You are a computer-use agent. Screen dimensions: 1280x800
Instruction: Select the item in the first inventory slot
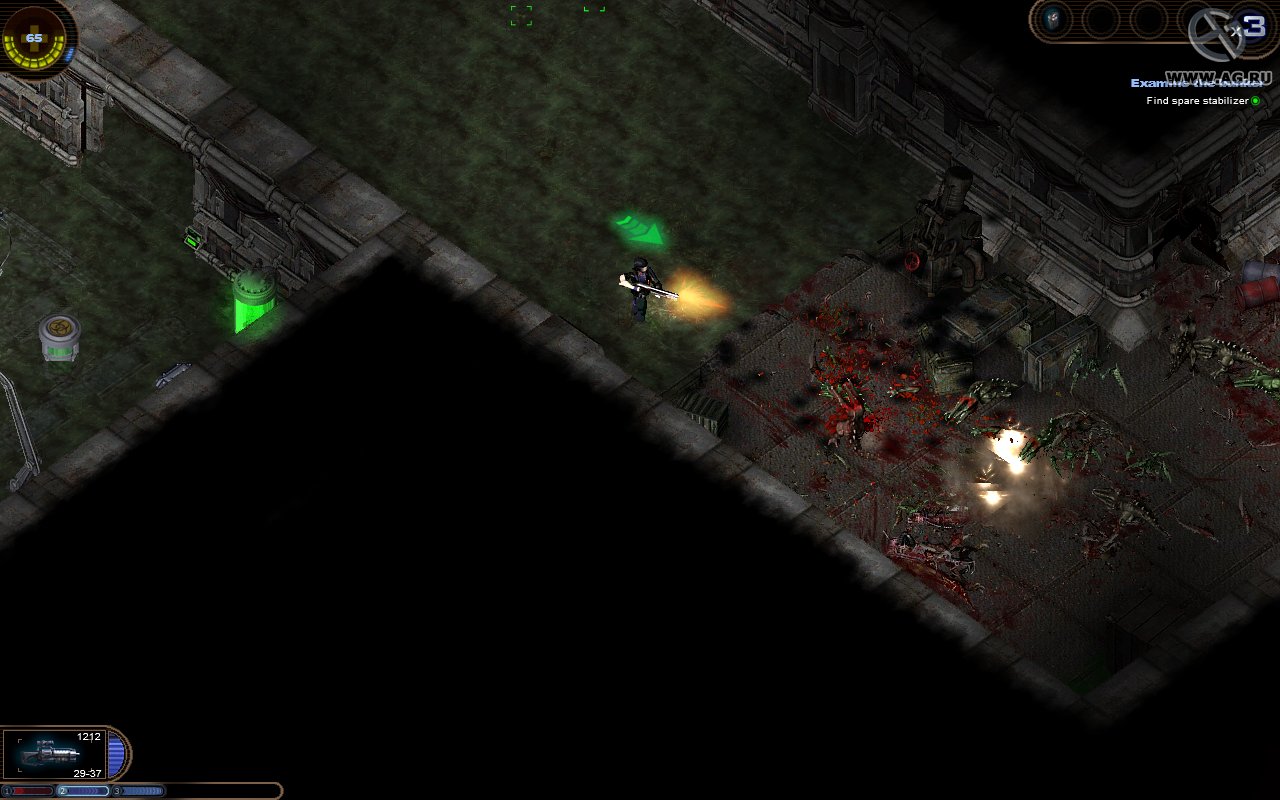tap(1053, 17)
